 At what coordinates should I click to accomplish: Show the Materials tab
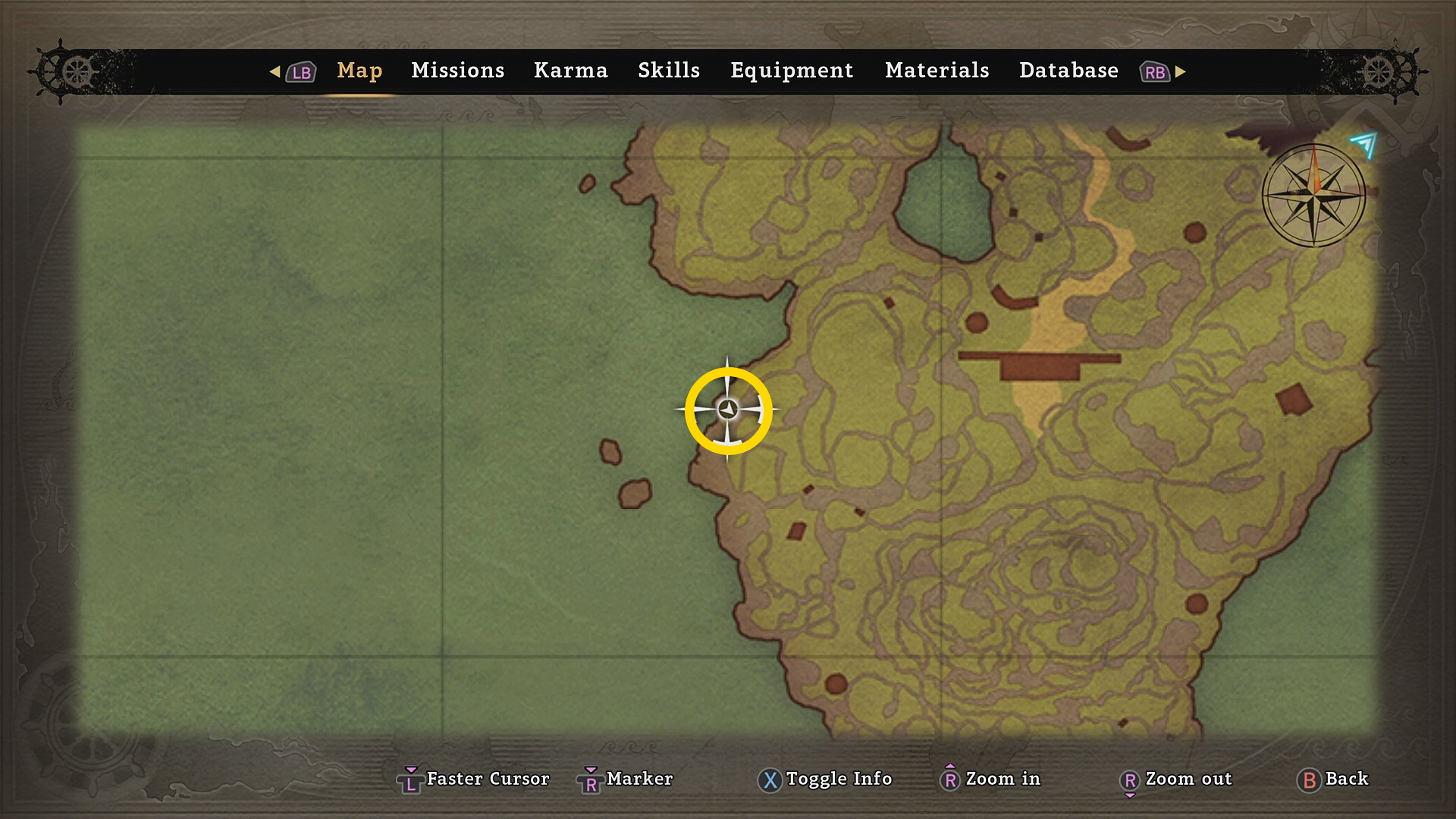coord(937,71)
